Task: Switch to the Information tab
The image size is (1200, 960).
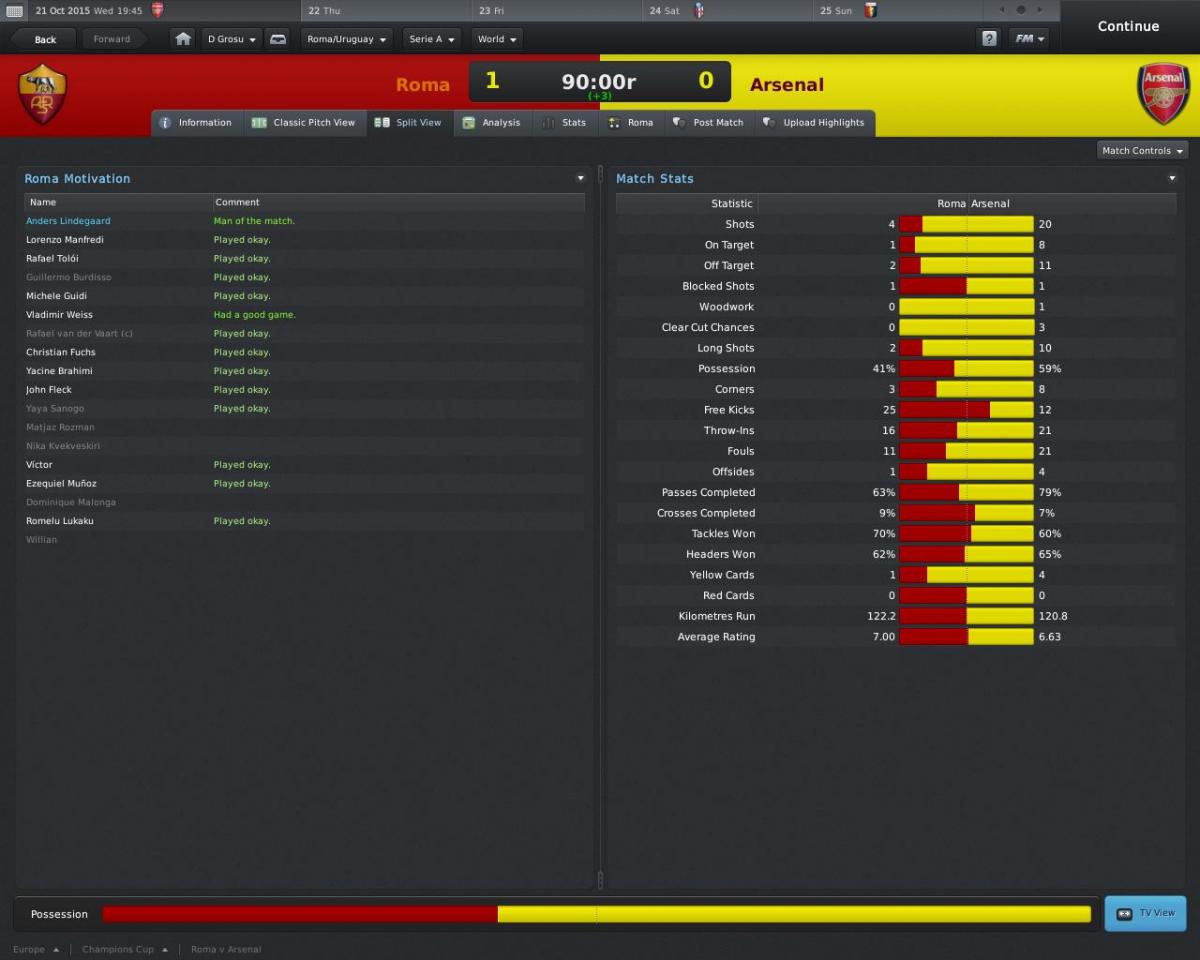Action: (x=195, y=123)
